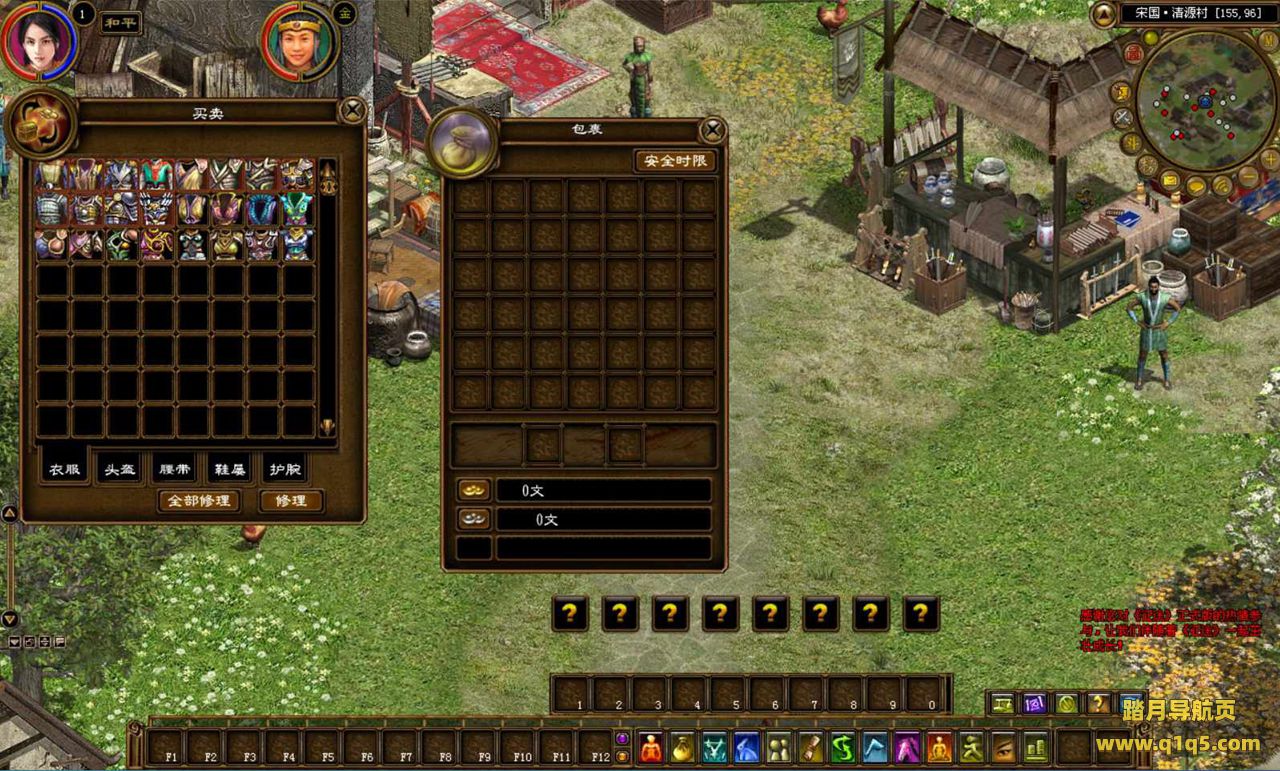Click the 修理 repair button
Viewport: 1280px width, 771px height.
pos(291,500)
